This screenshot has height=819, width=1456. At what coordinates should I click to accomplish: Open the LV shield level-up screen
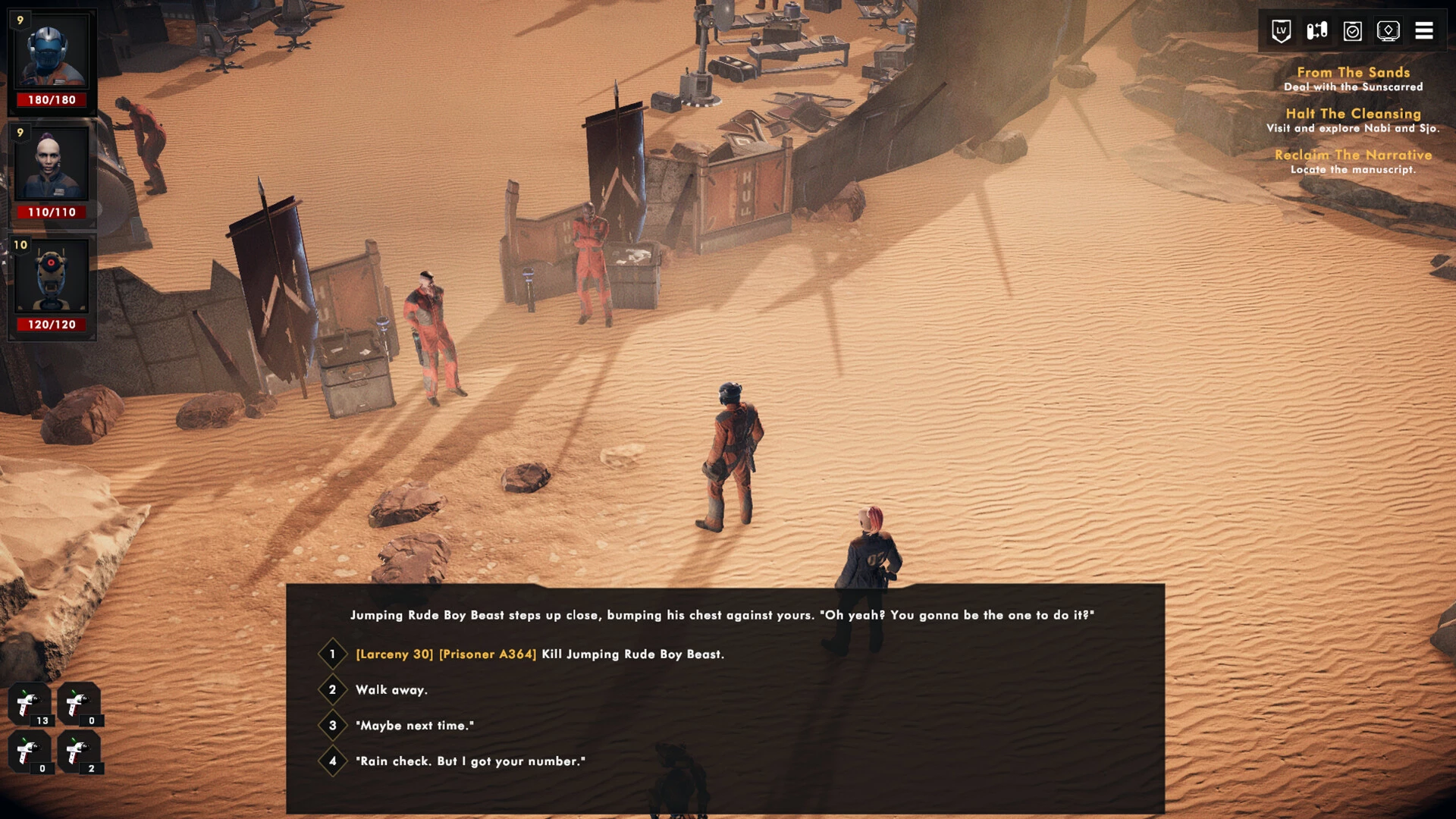(x=1281, y=31)
